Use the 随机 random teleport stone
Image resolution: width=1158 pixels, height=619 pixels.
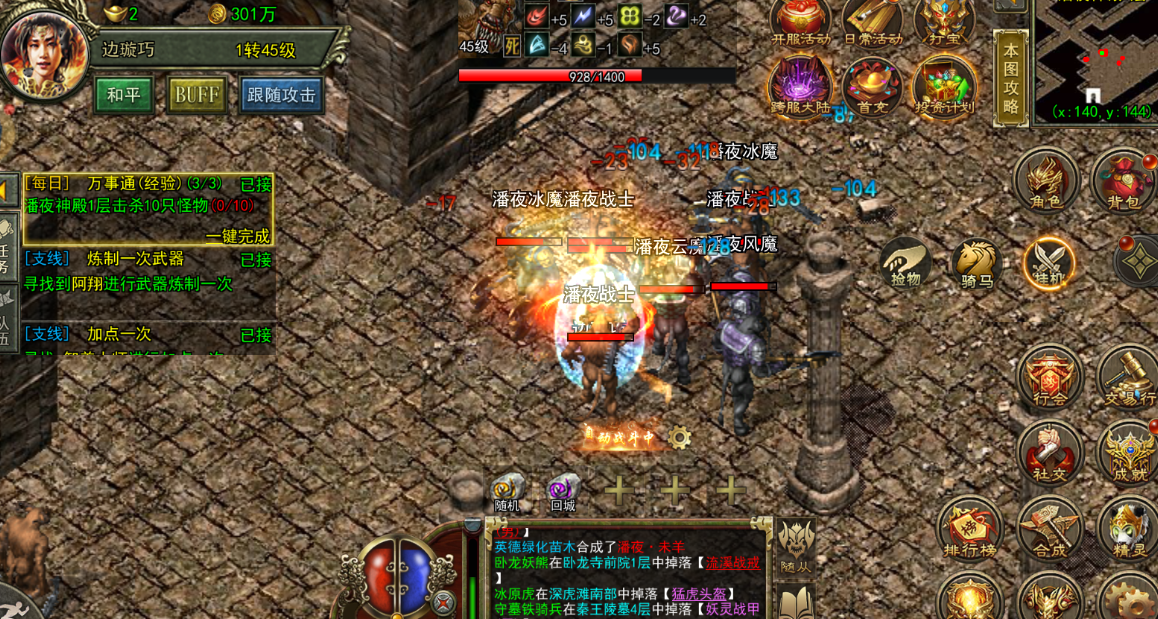[x=508, y=491]
